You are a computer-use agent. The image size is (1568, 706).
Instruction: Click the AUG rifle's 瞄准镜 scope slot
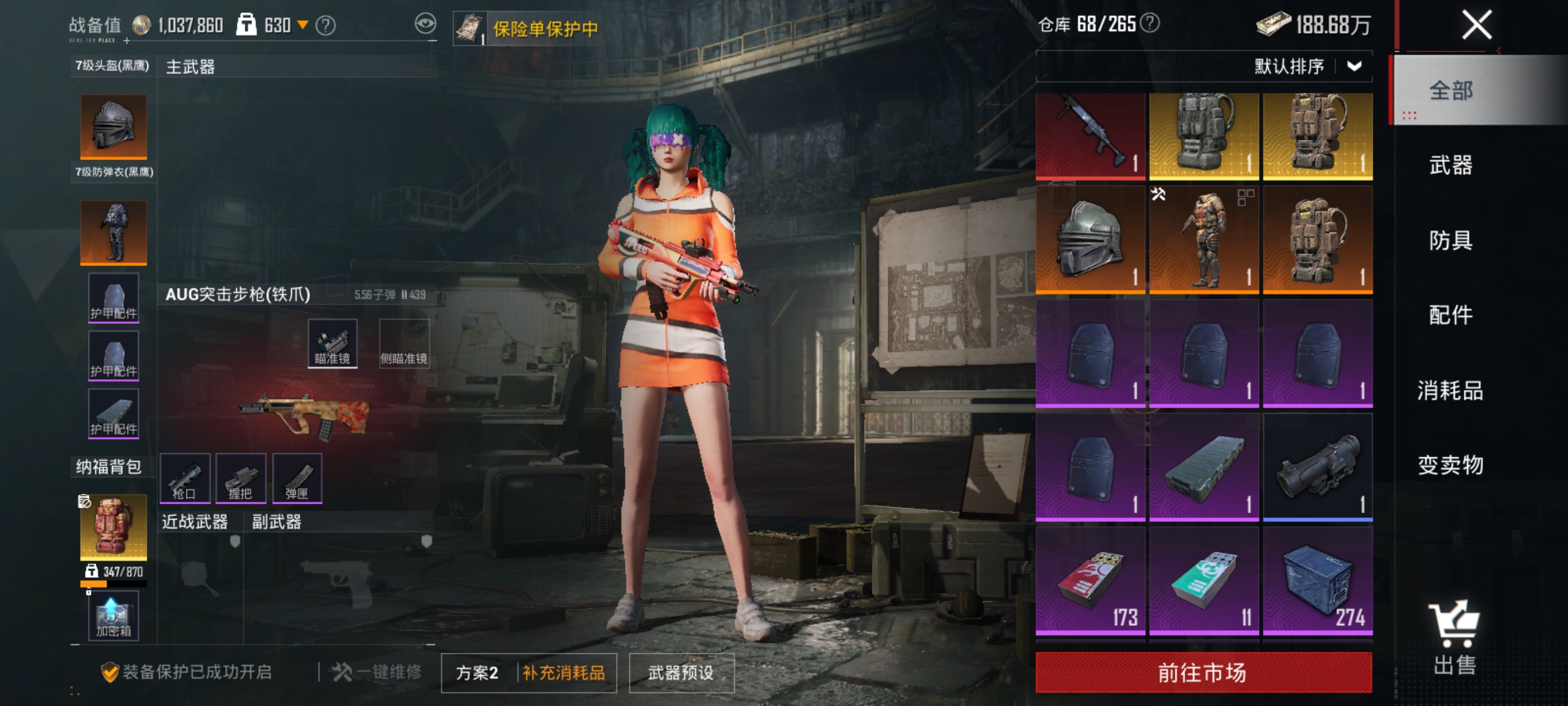[x=332, y=343]
